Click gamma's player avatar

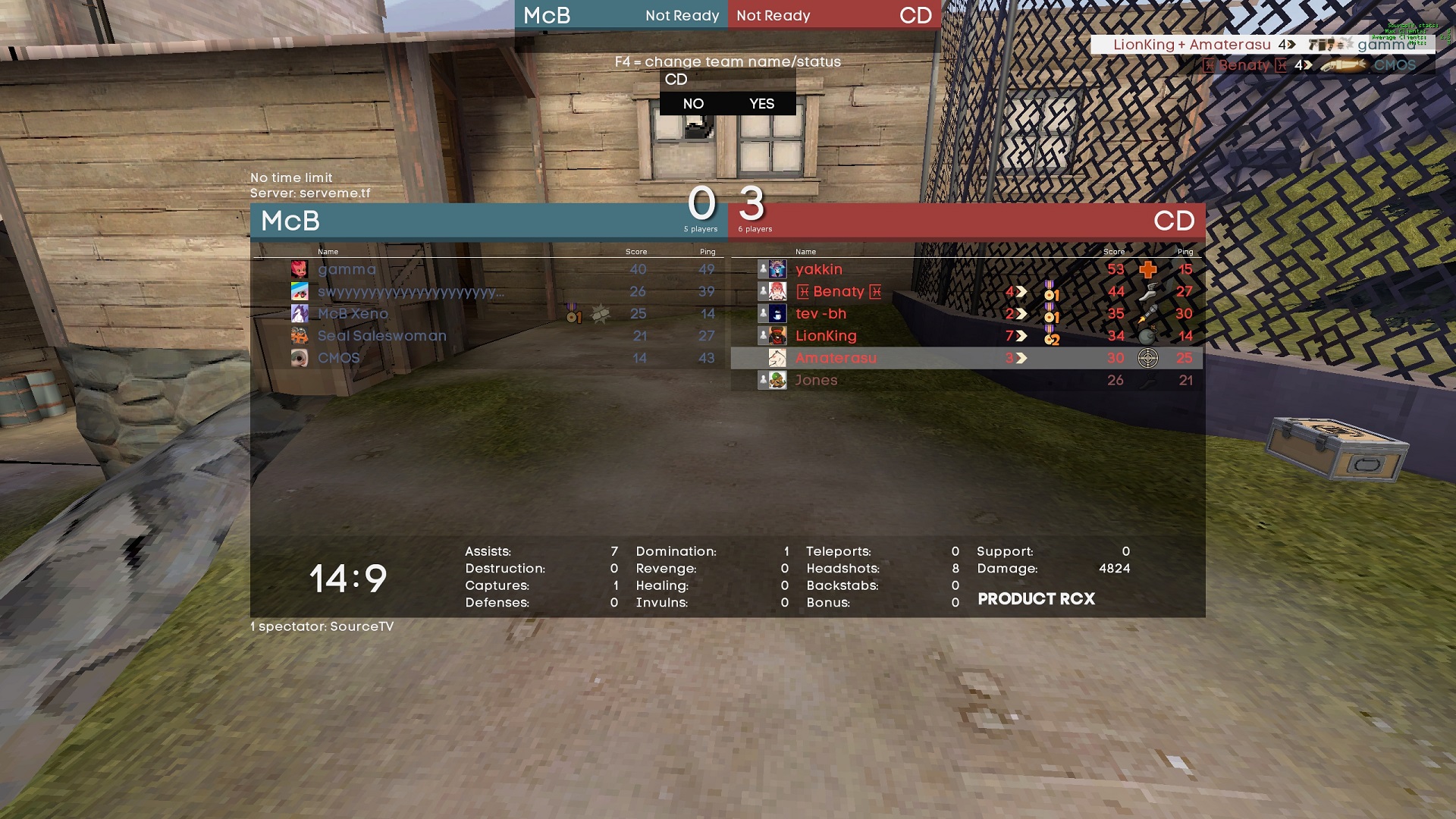point(300,269)
